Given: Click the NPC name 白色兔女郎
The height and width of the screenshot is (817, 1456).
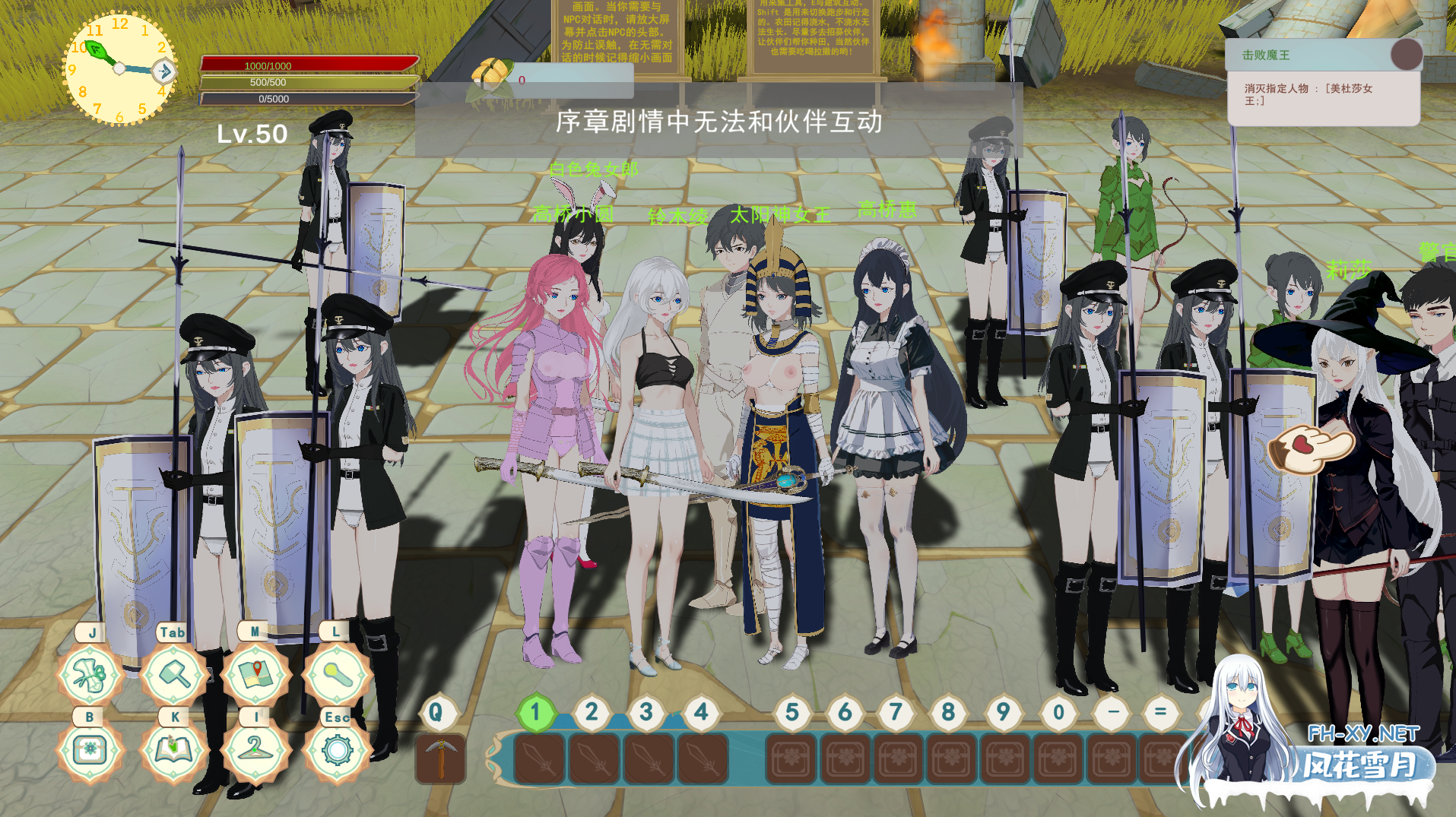Looking at the screenshot, I should tap(592, 169).
